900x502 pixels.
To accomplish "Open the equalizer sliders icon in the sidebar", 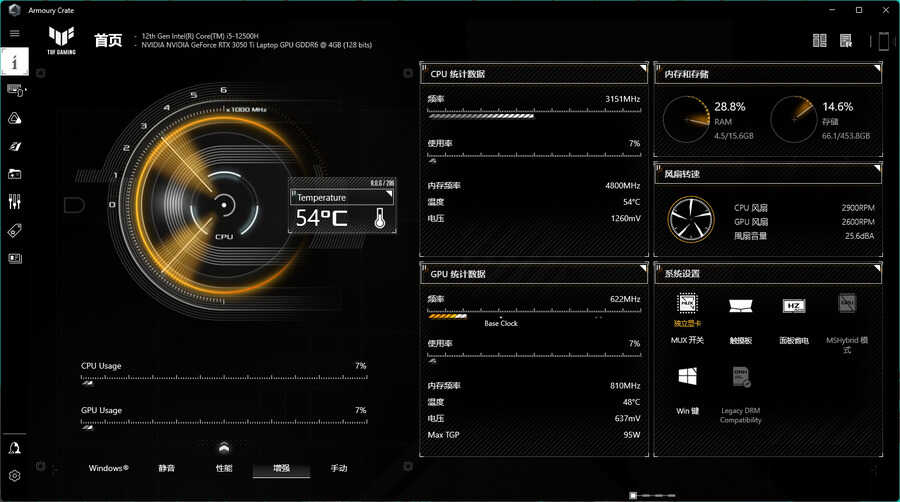I will coord(14,202).
